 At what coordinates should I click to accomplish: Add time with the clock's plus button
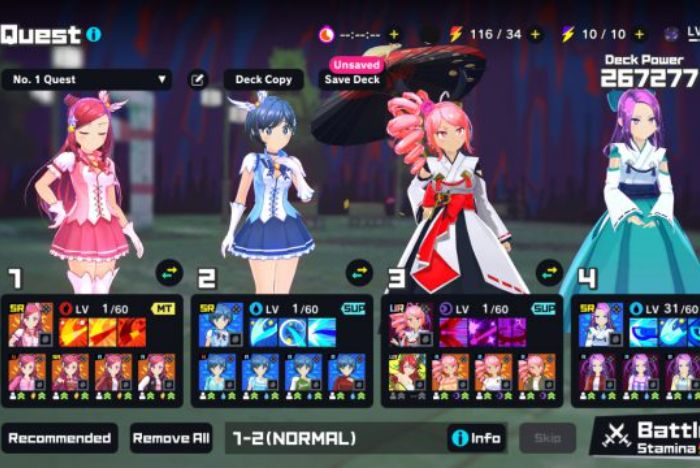[394, 34]
